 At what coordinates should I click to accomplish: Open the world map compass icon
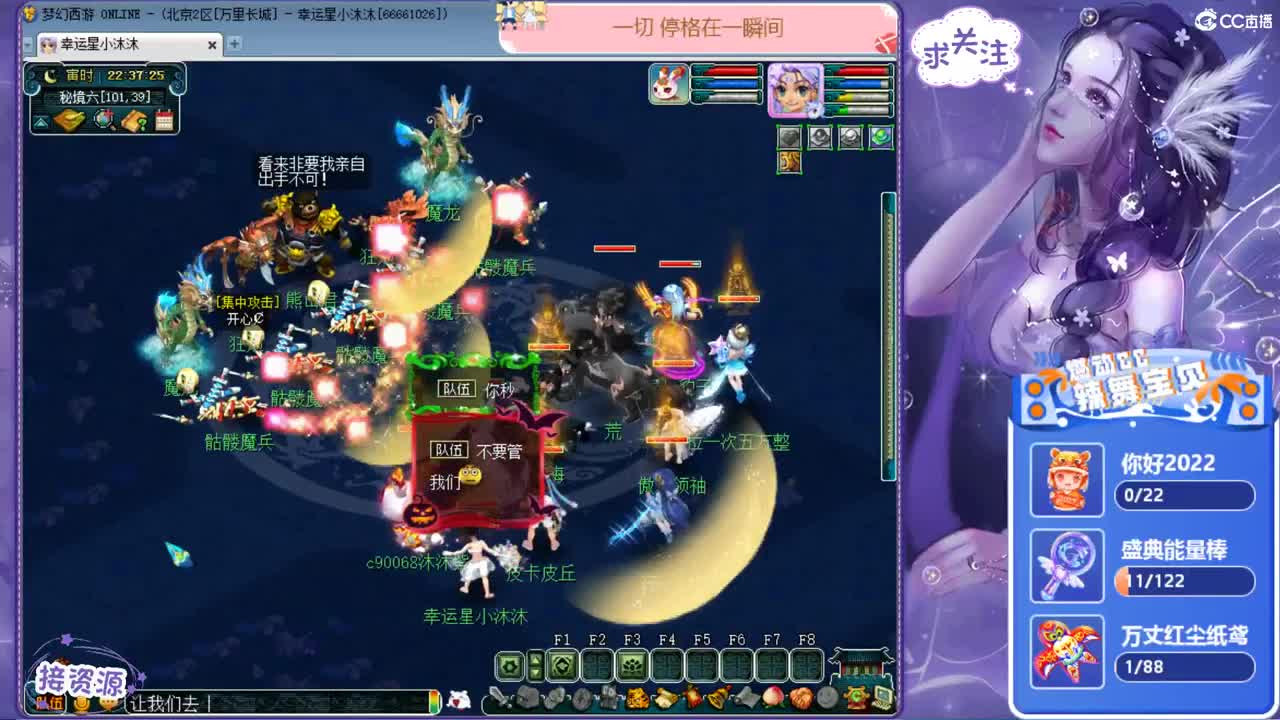[x=104, y=120]
